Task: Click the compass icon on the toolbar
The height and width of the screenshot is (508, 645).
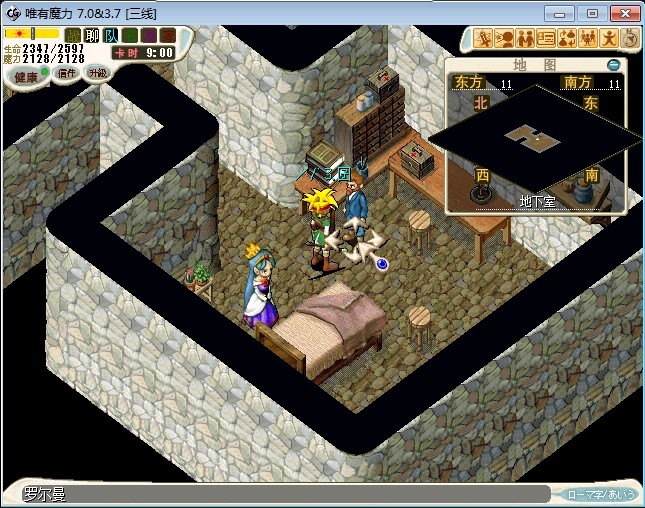Action: click(x=630, y=39)
